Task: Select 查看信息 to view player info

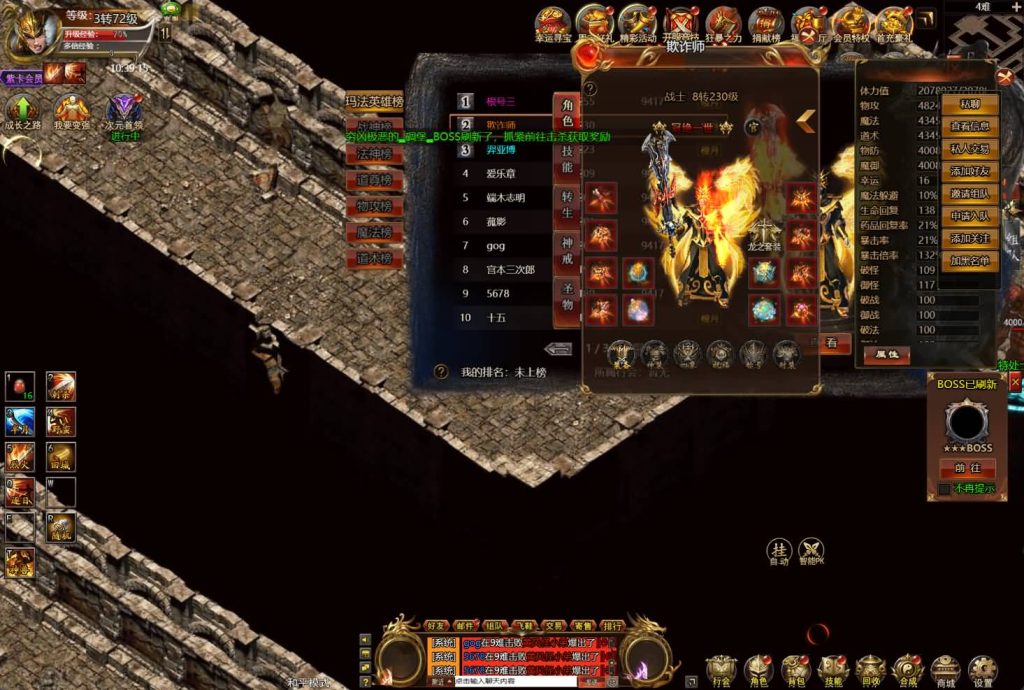Action: coord(969,126)
